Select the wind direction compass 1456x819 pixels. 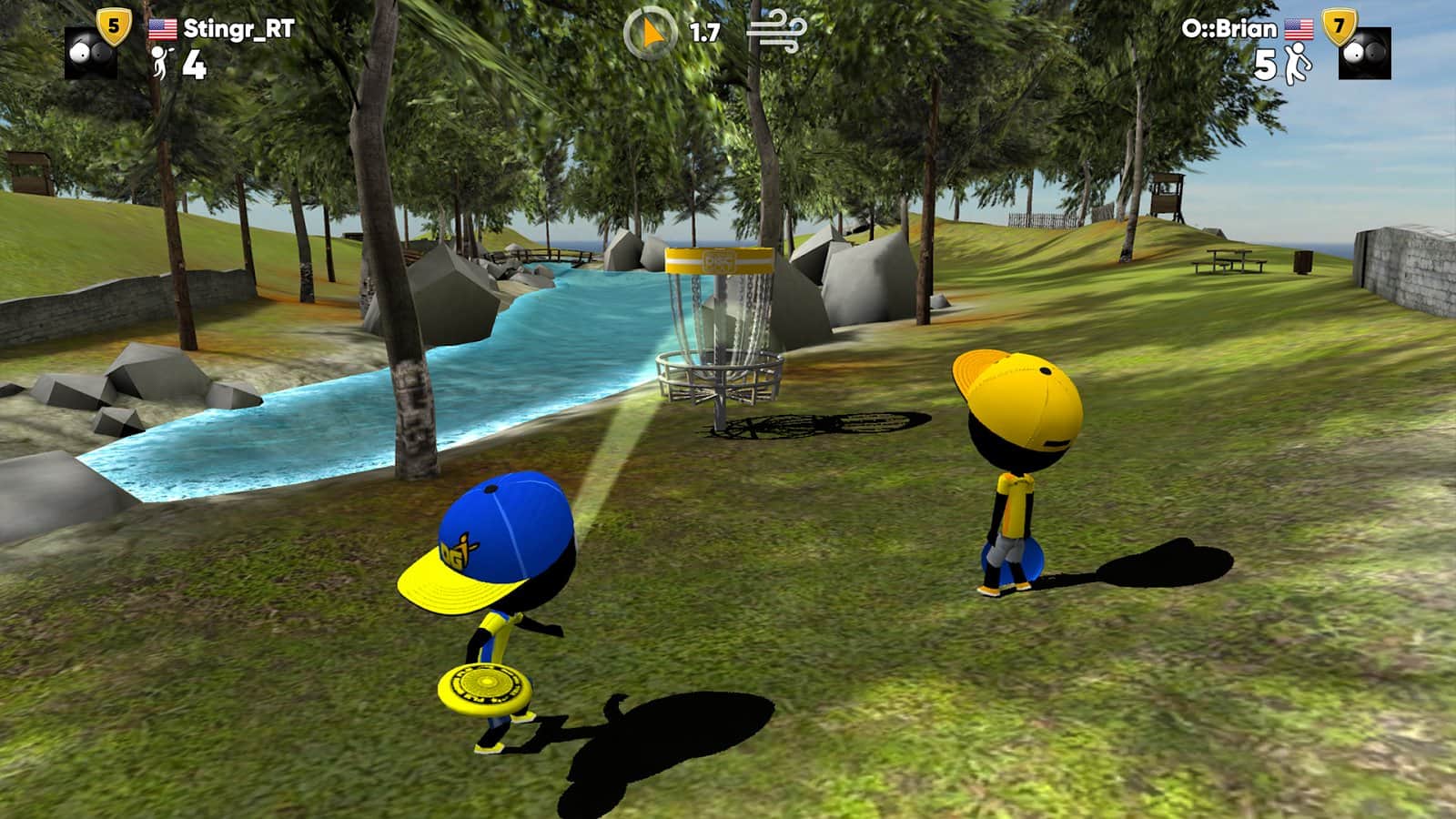tap(650, 34)
